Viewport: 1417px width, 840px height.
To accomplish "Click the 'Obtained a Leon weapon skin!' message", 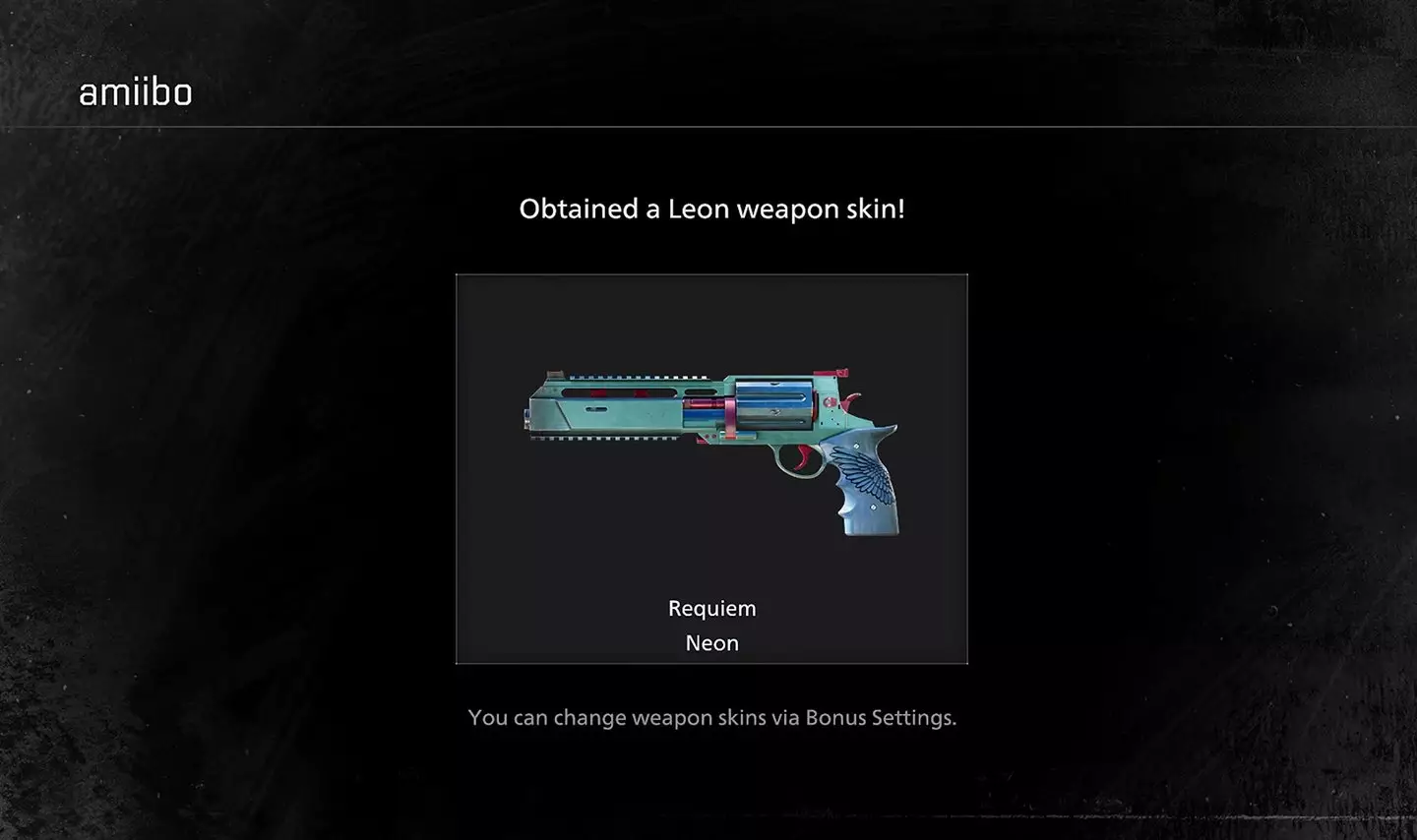I will pos(710,209).
